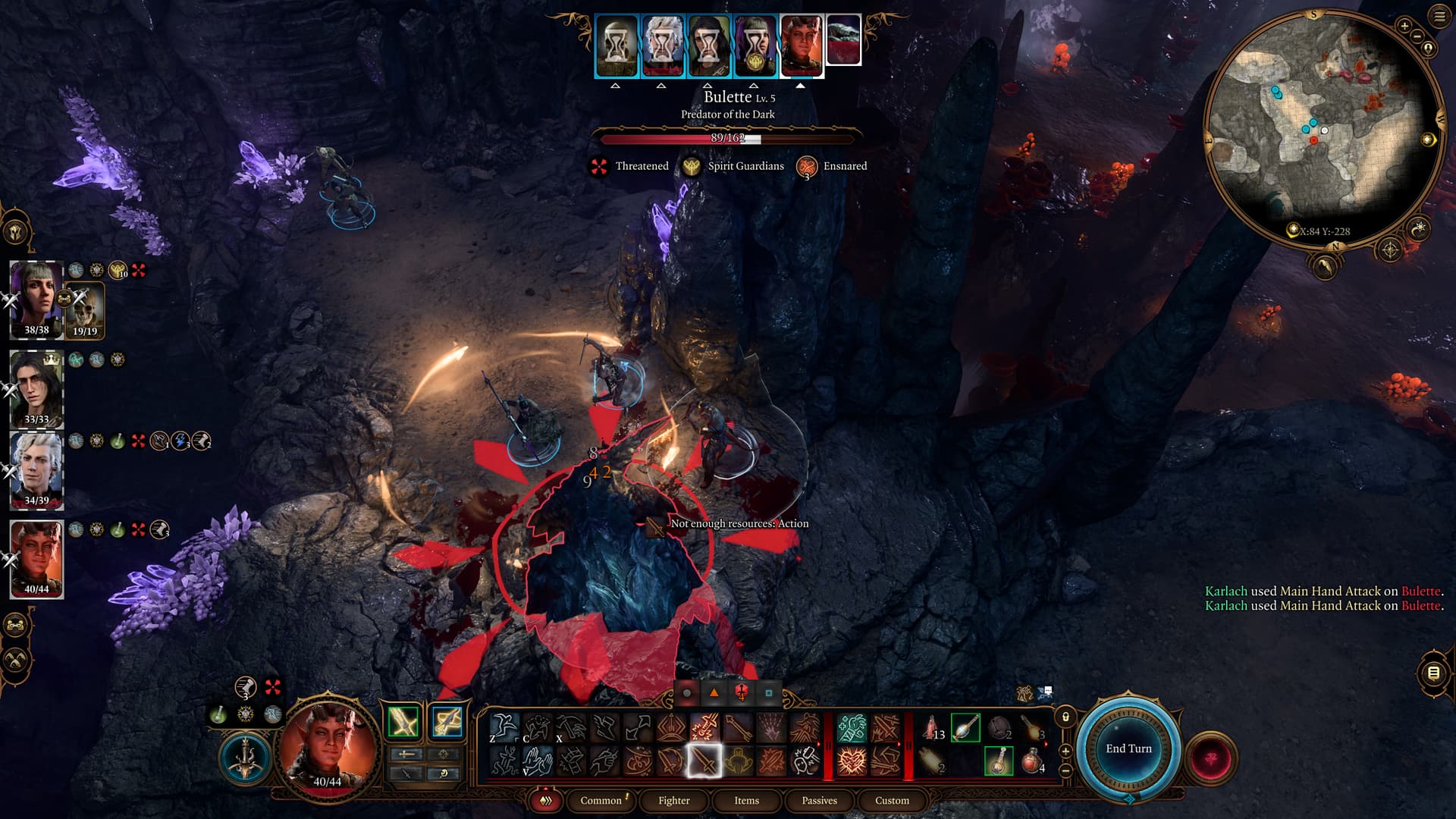Zoom in on the minimap

(x=1404, y=27)
